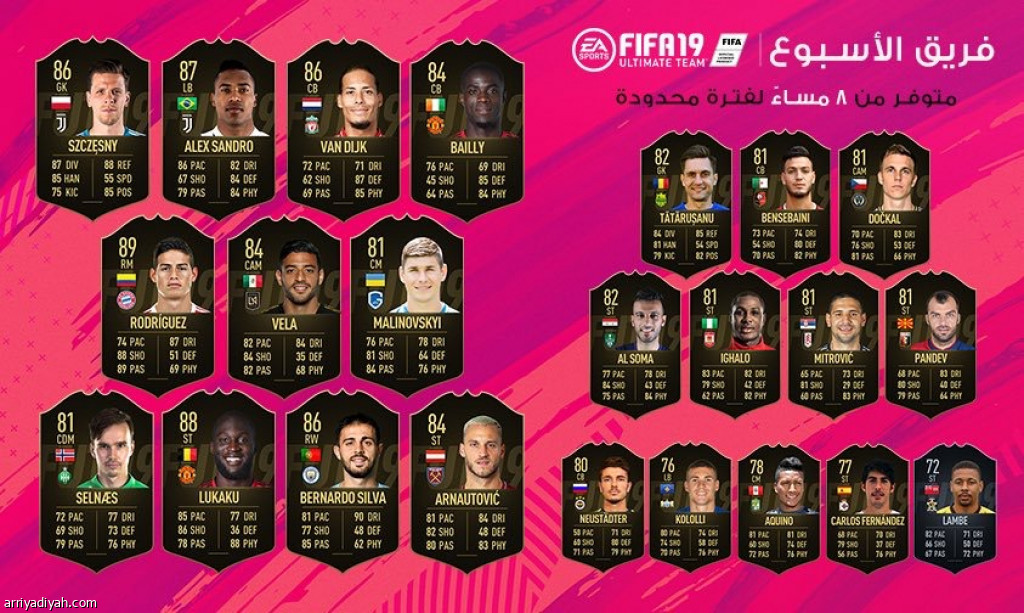
Task: Select the Bailly CB card
Action: pos(468,128)
